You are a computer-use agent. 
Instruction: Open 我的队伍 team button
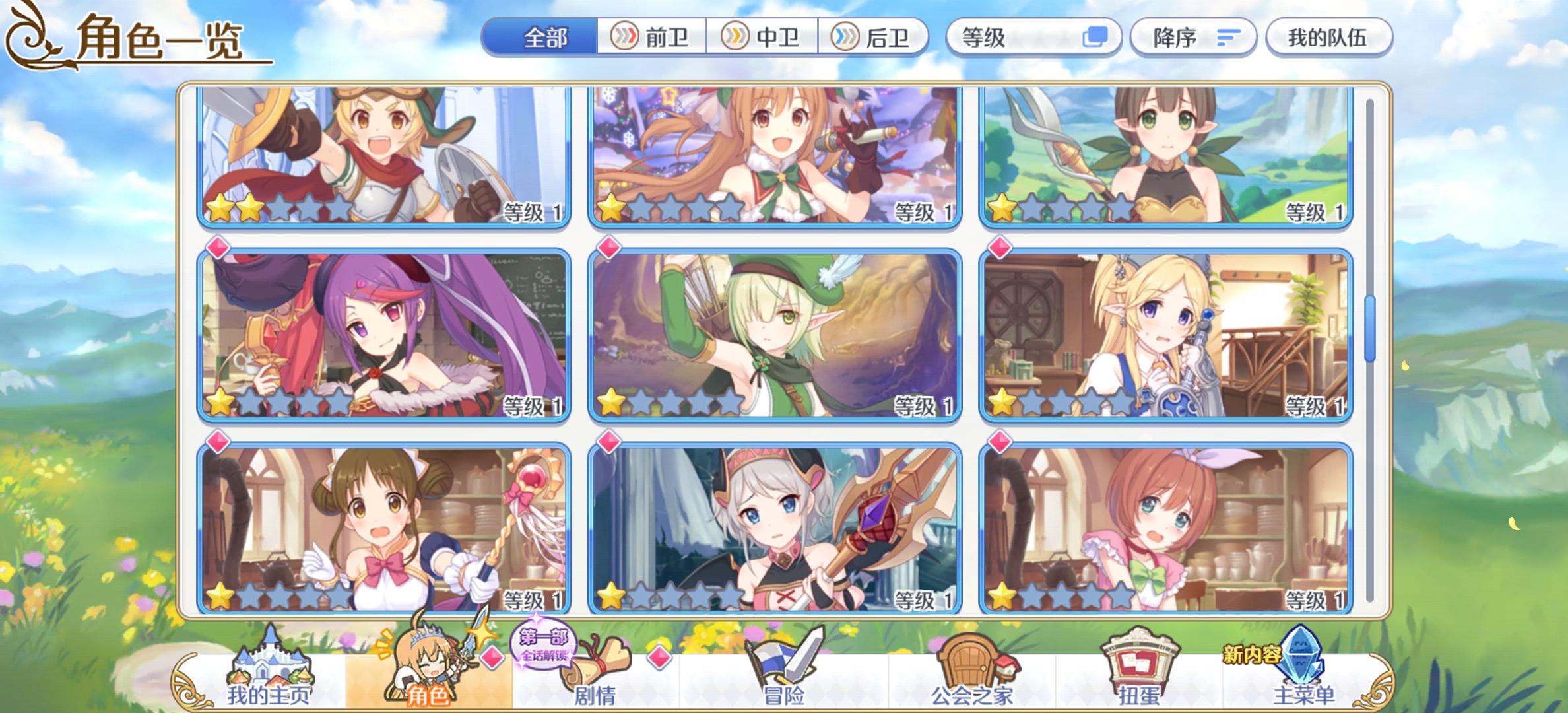point(1328,38)
